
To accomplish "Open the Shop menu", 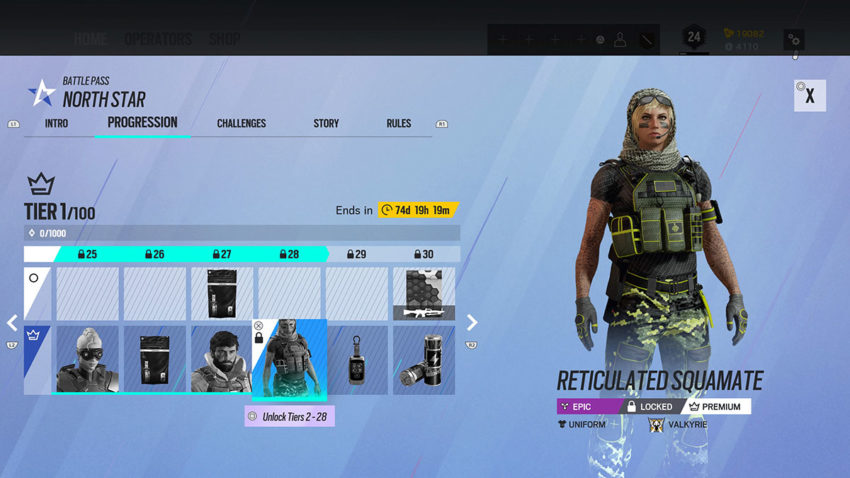I will coord(224,40).
